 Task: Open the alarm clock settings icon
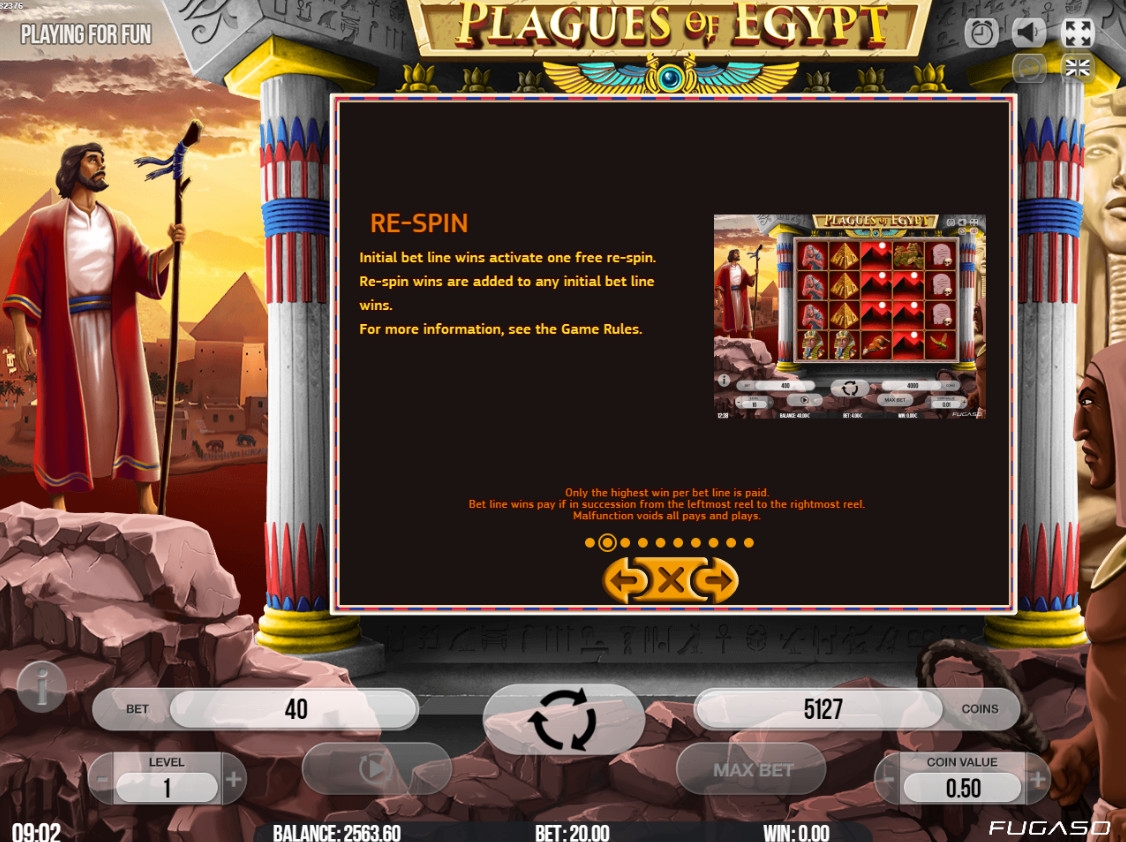981,33
